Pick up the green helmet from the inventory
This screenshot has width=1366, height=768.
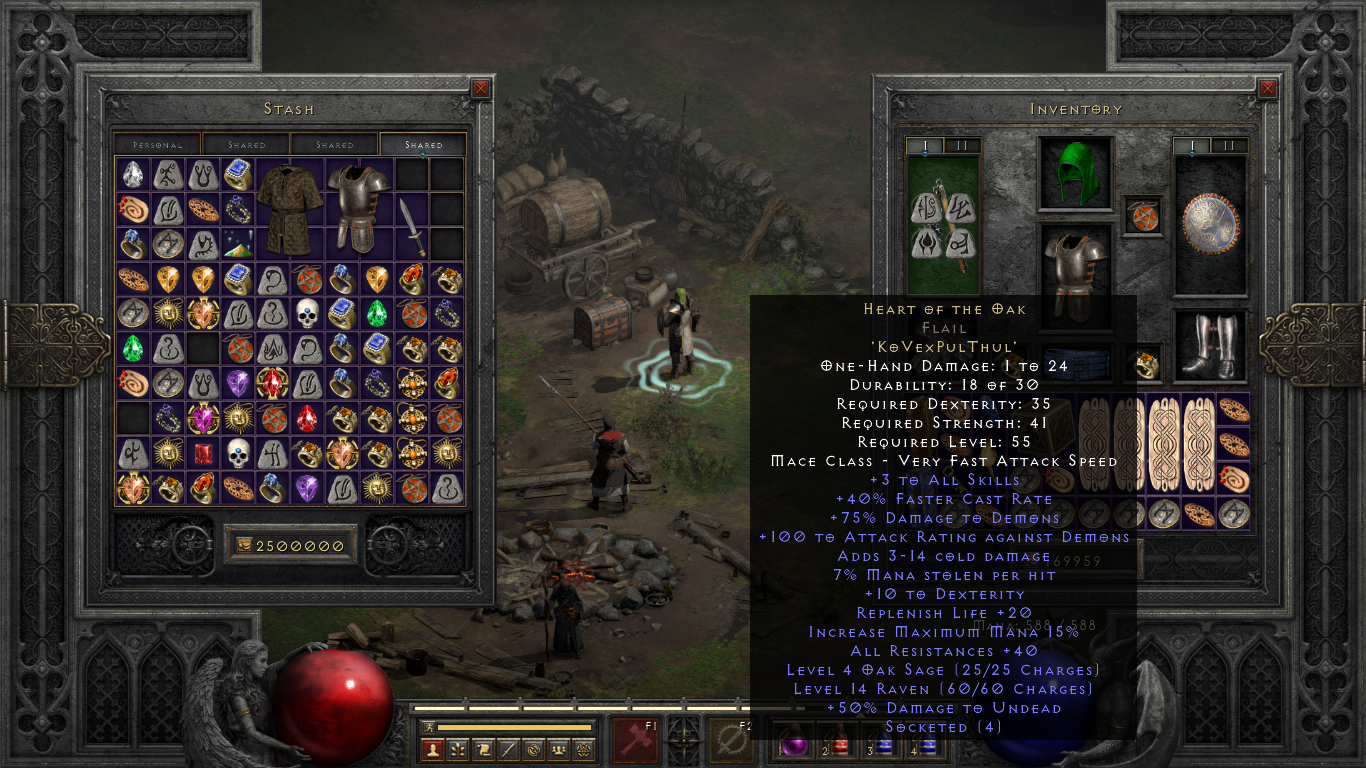[x=1077, y=175]
